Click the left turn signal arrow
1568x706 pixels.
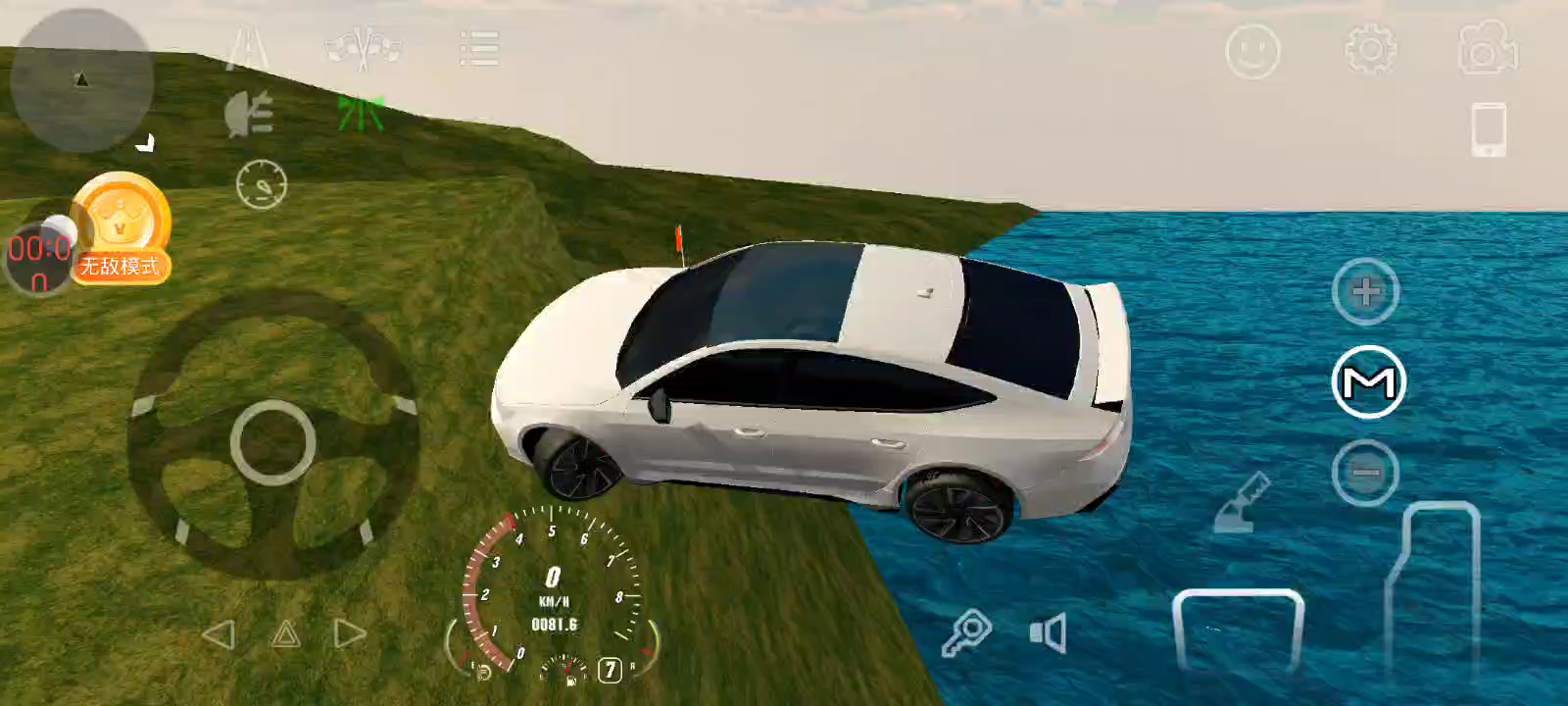[x=218, y=634]
